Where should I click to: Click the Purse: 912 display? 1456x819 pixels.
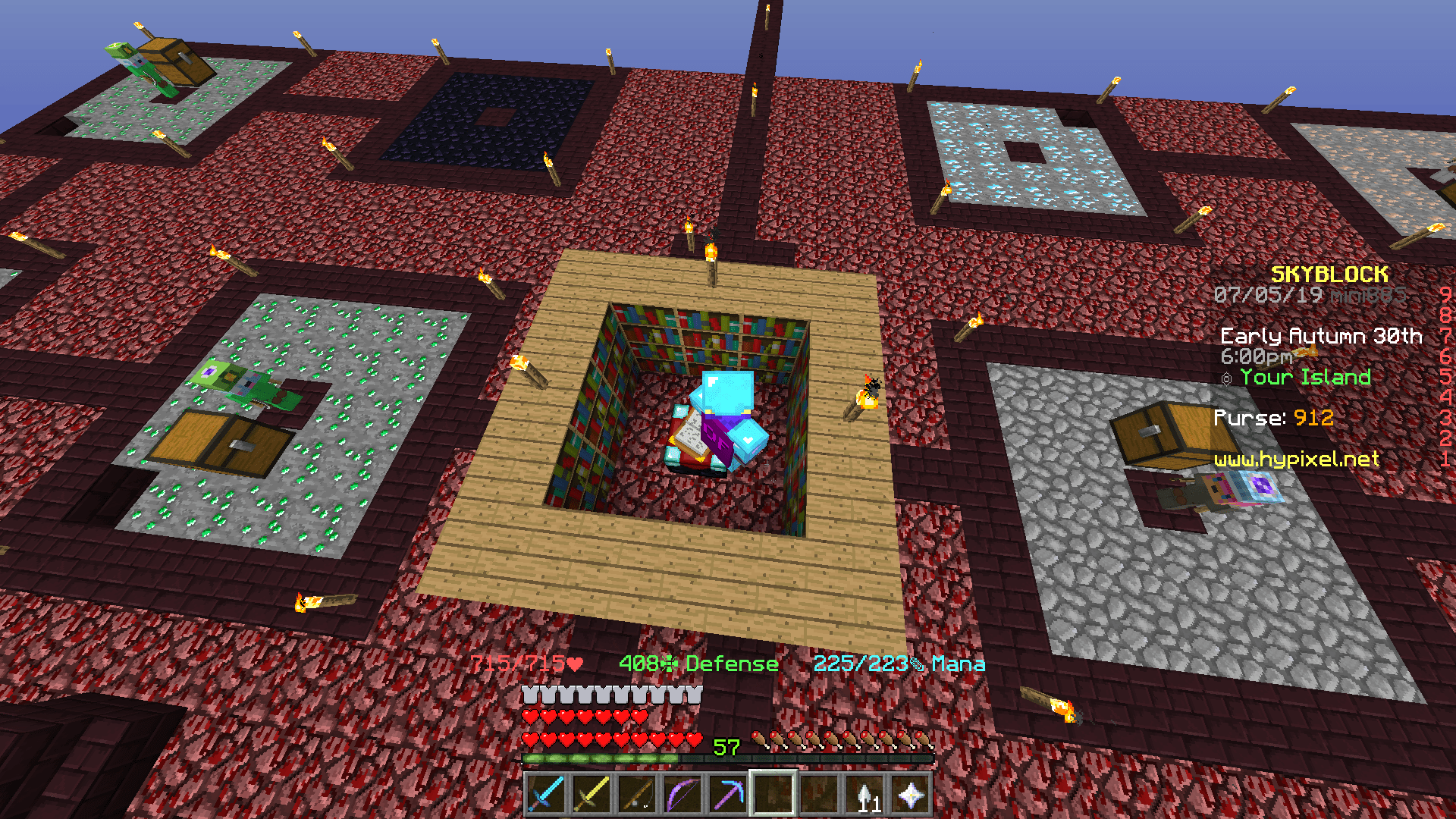(1274, 418)
